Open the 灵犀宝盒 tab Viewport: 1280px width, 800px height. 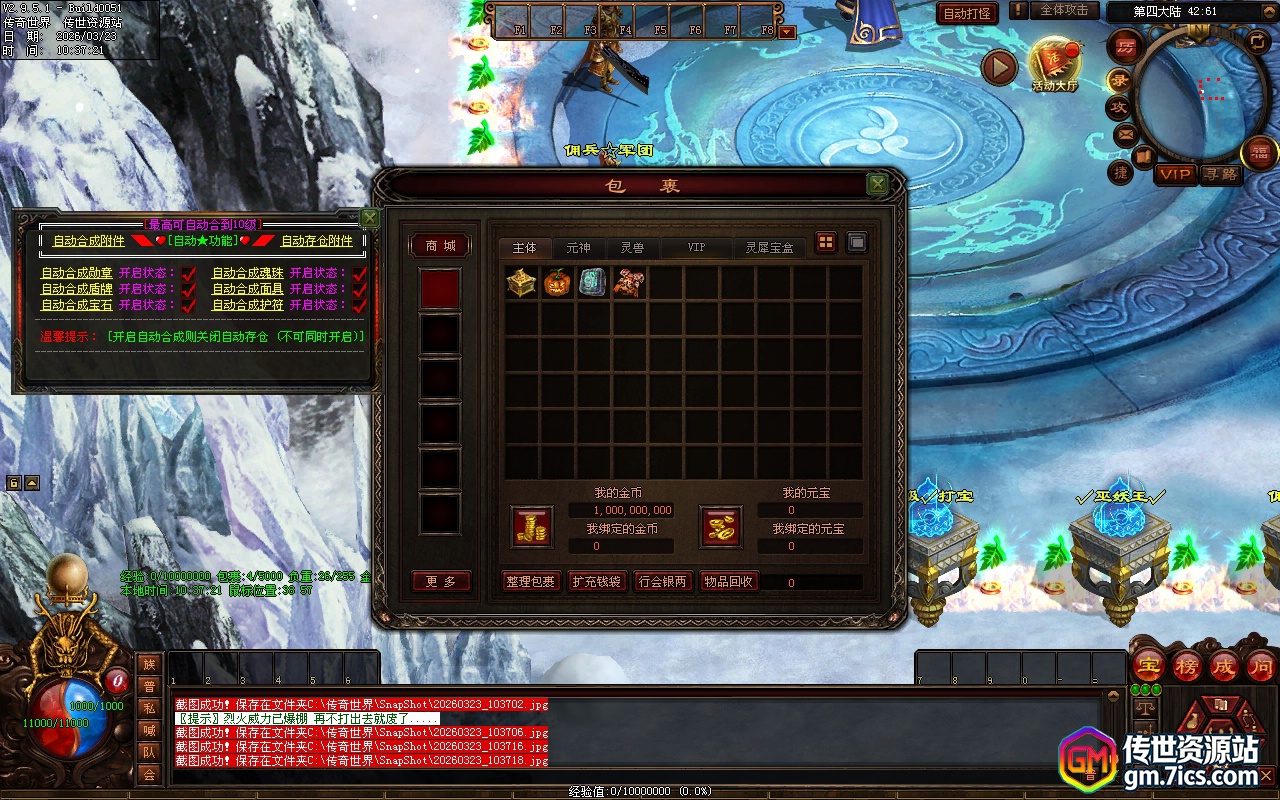(768, 247)
